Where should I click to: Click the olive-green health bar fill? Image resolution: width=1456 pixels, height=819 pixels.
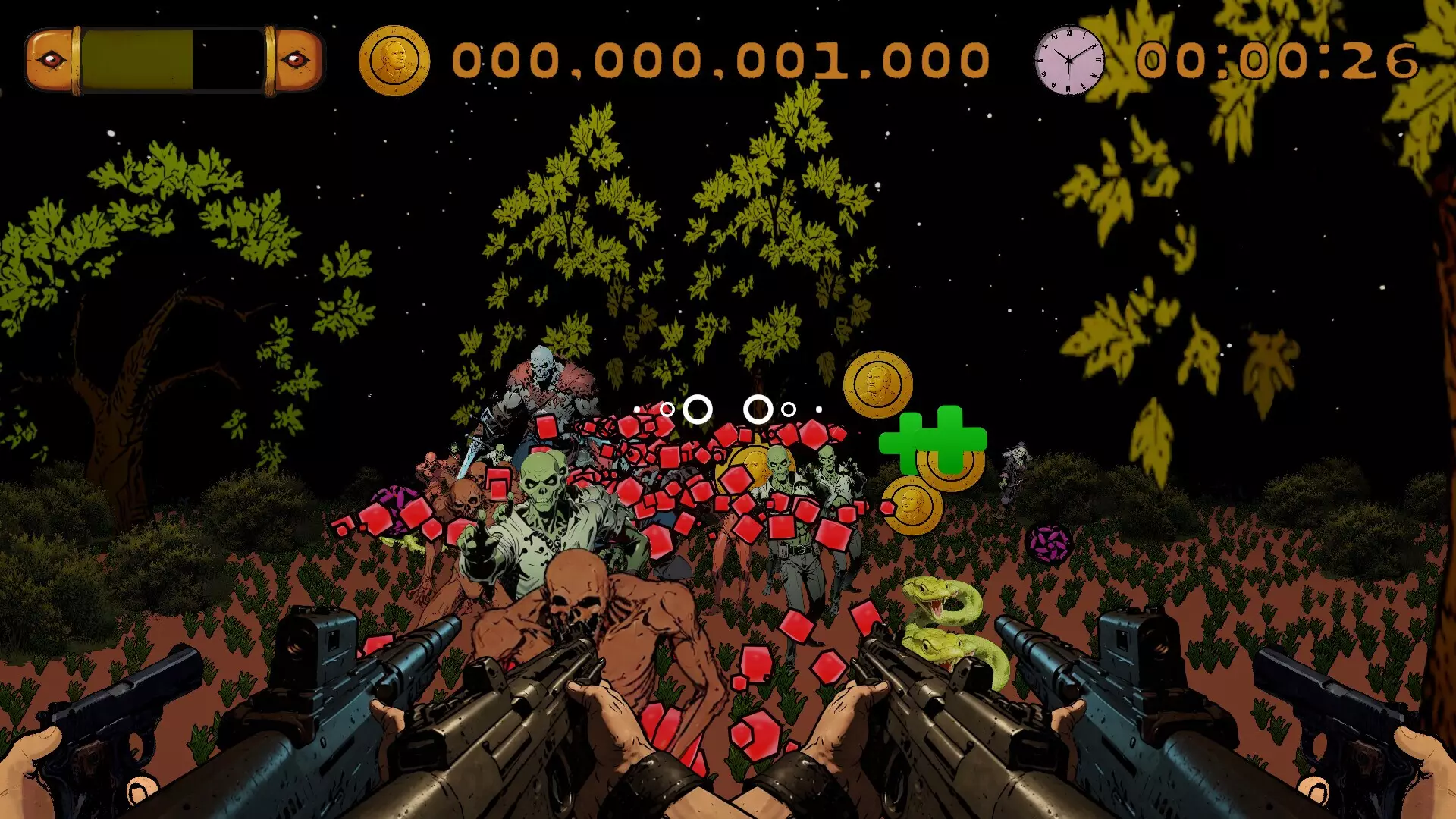click(x=136, y=61)
